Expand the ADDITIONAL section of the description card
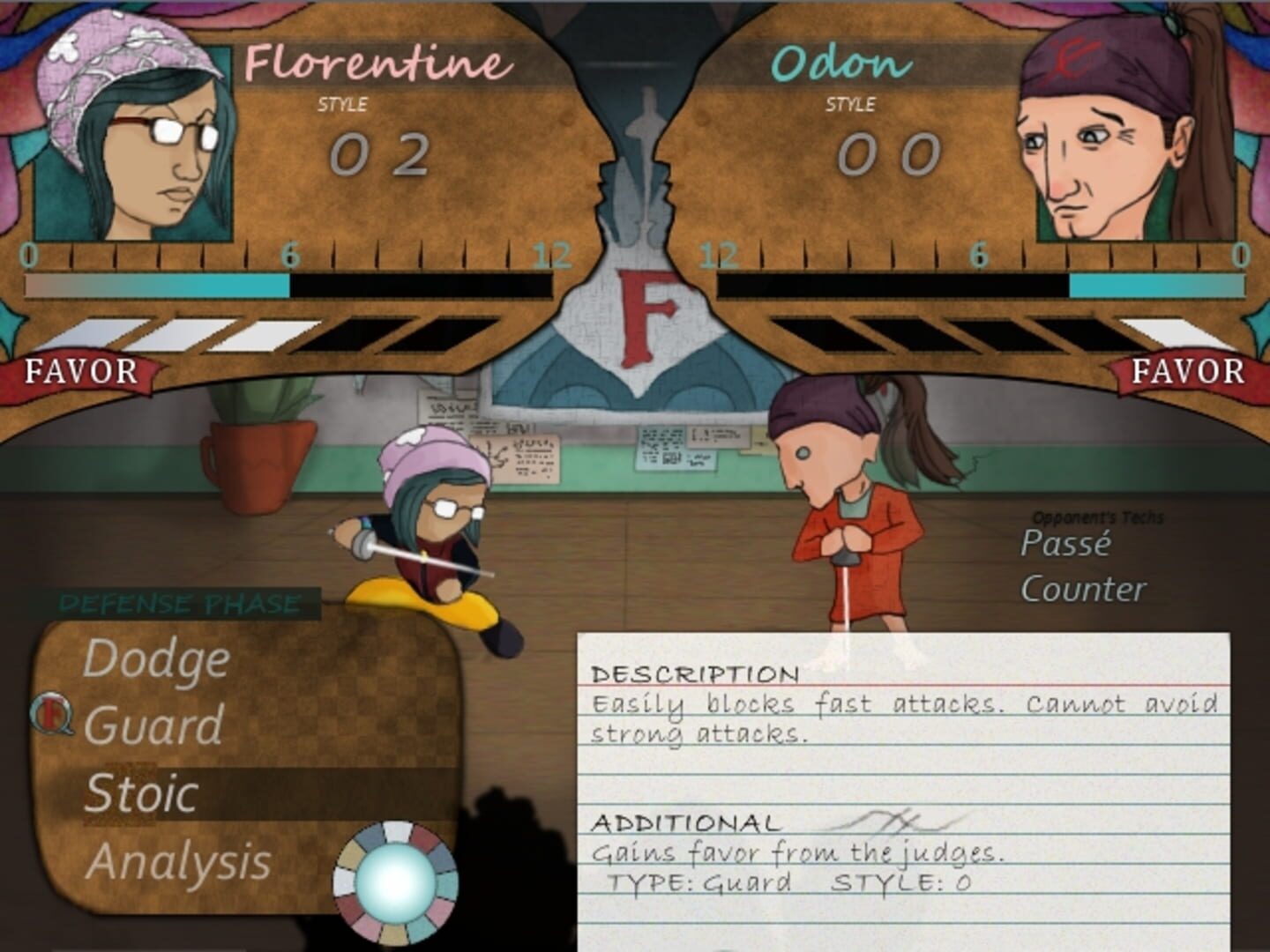The height and width of the screenshot is (952, 1270). (x=688, y=824)
